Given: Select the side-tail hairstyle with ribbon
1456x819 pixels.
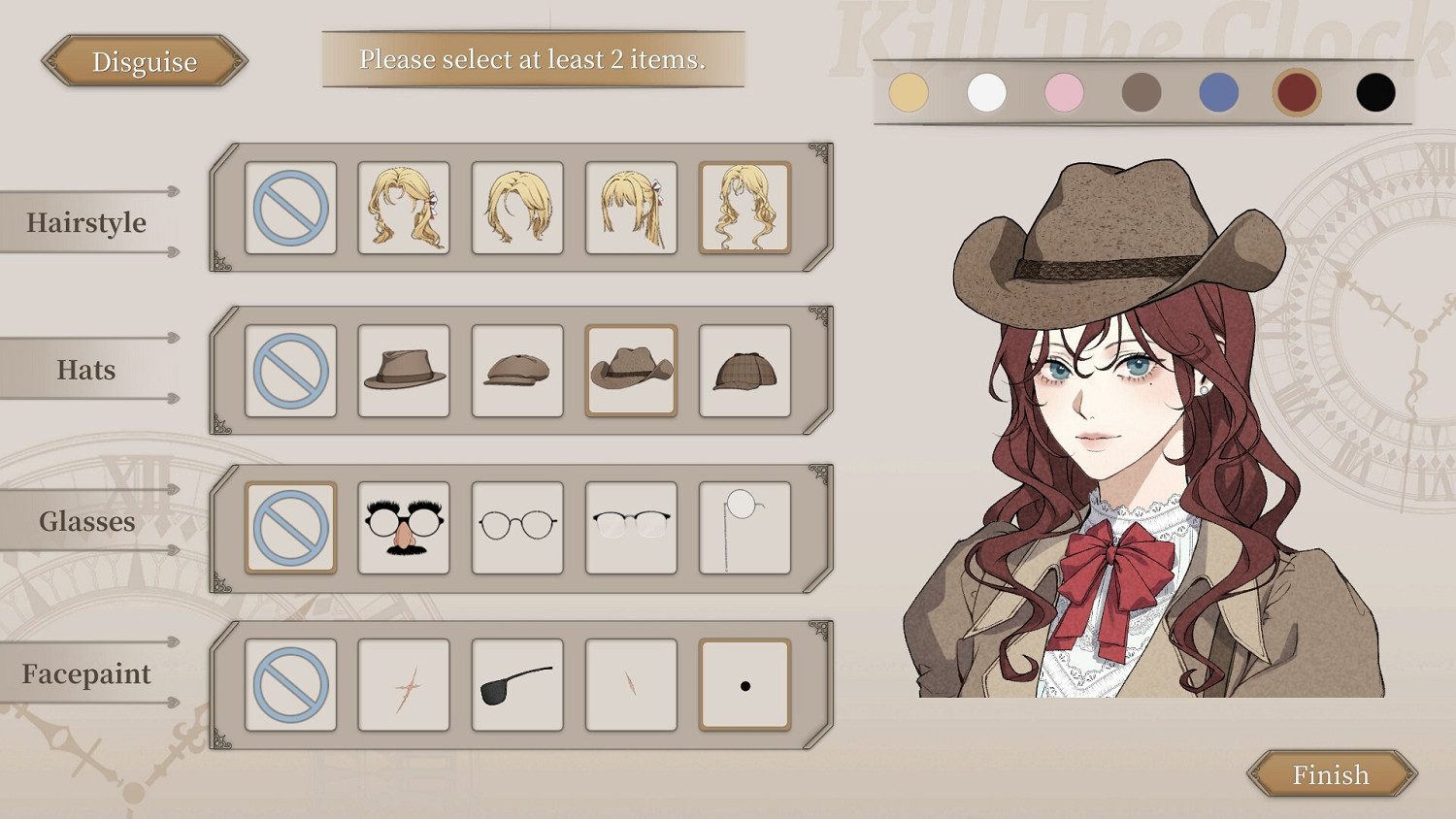Looking at the screenshot, I should point(630,207).
